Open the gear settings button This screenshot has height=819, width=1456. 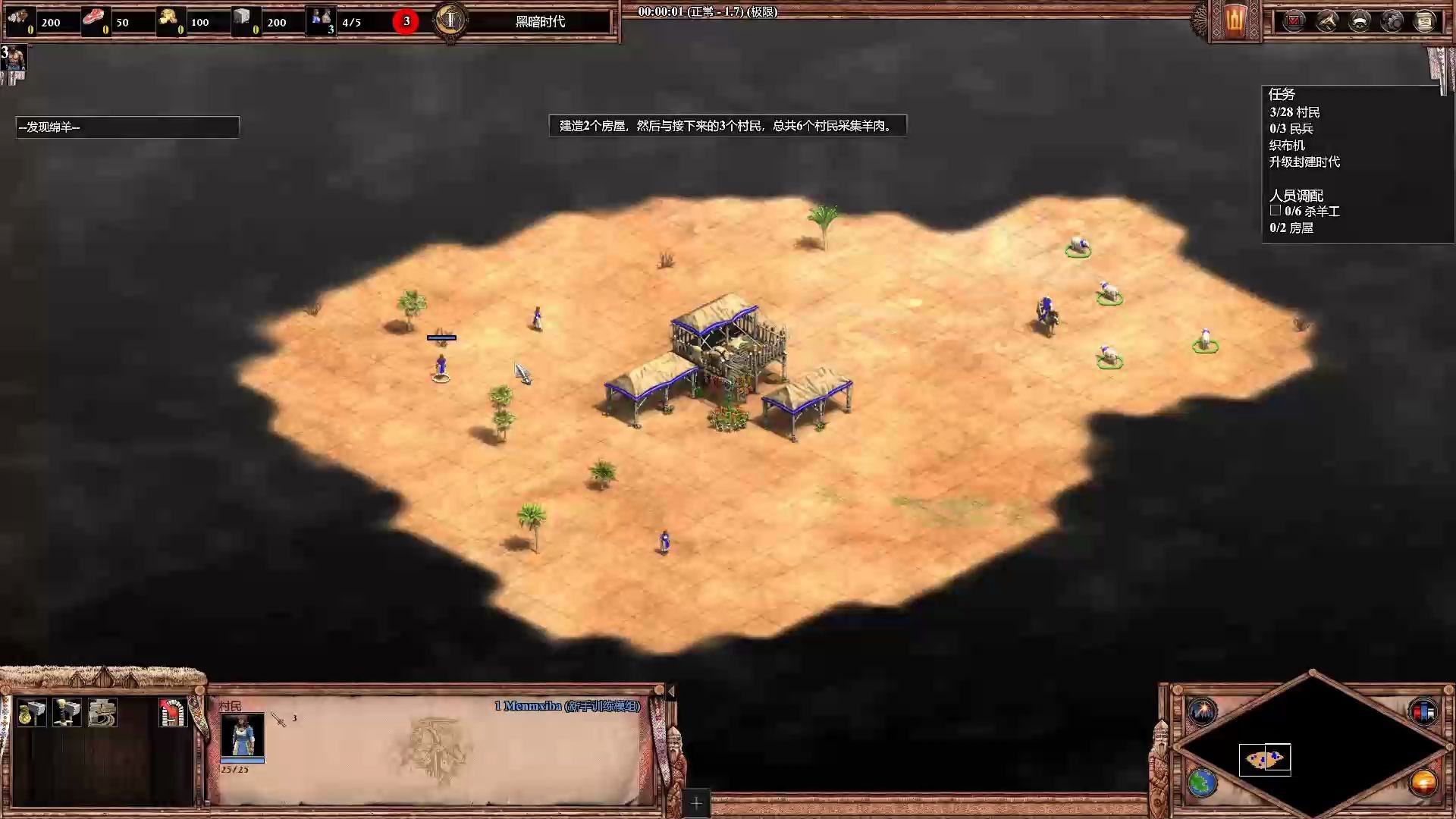(x=1392, y=21)
